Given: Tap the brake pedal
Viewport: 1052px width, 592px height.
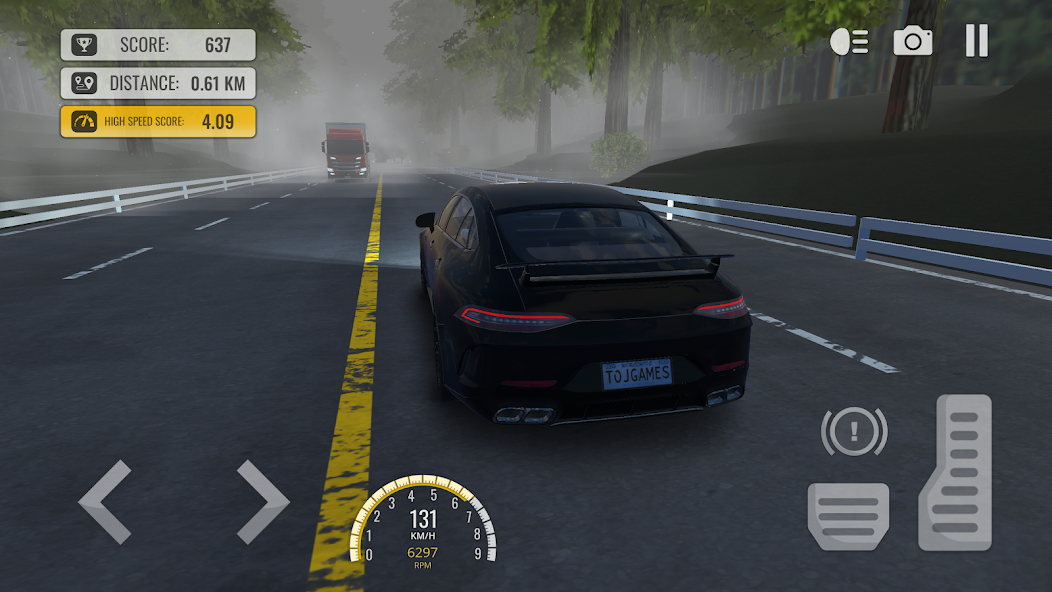Looking at the screenshot, I should [x=848, y=515].
